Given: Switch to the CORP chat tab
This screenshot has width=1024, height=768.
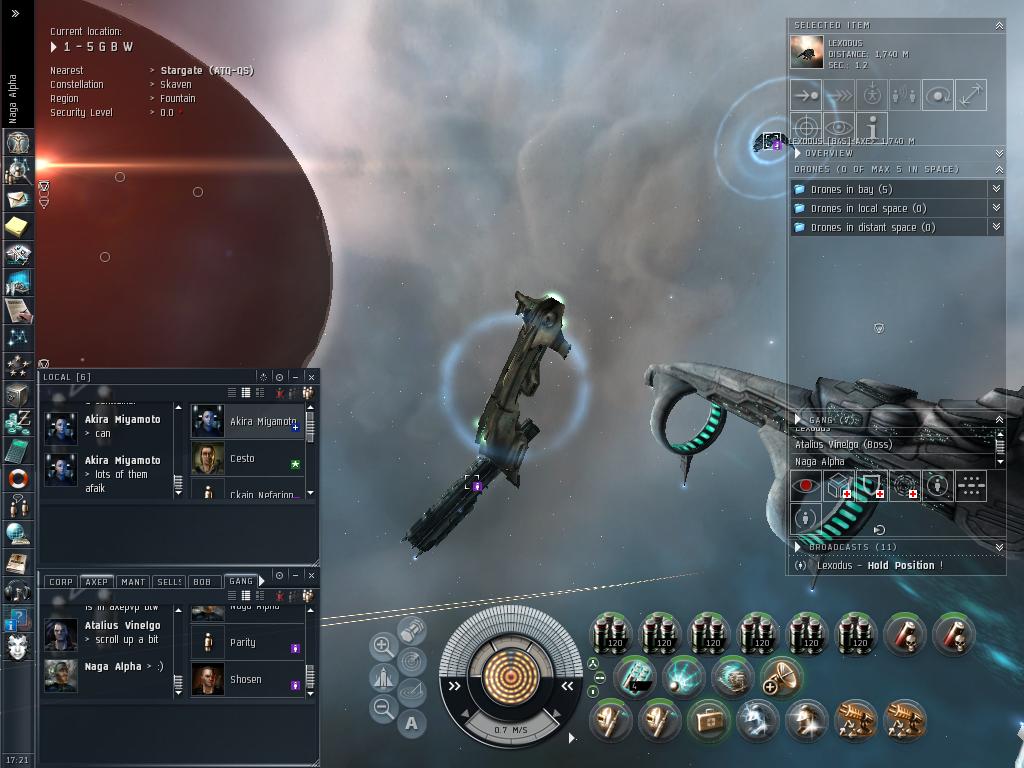Looking at the screenshot, I should point(61,581).
